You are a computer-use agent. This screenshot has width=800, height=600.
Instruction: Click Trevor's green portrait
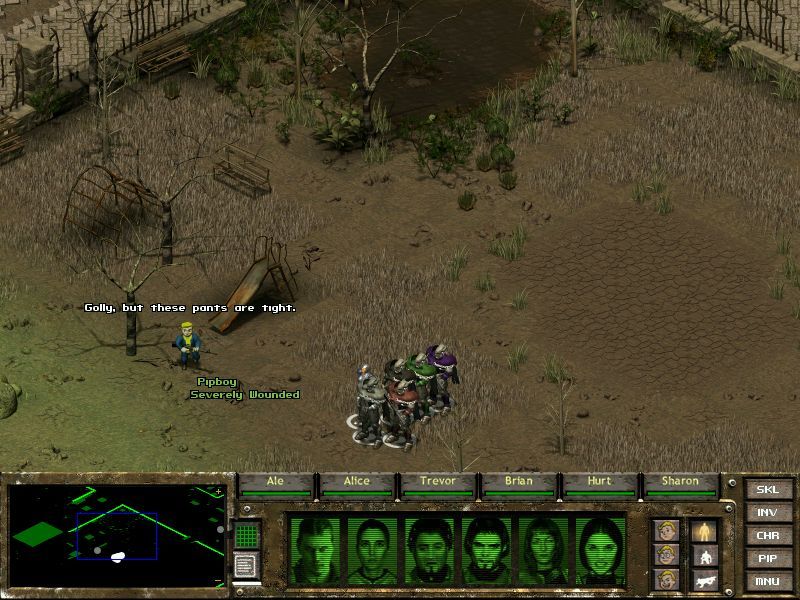coord(431,549)
